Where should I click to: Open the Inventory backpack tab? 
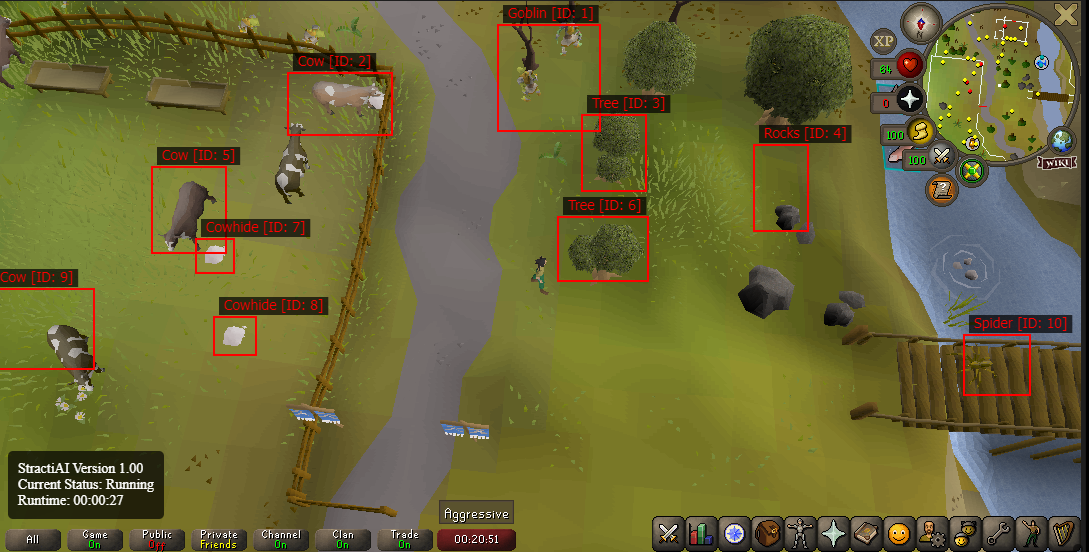pyautogui.click(x=767, y=533)
